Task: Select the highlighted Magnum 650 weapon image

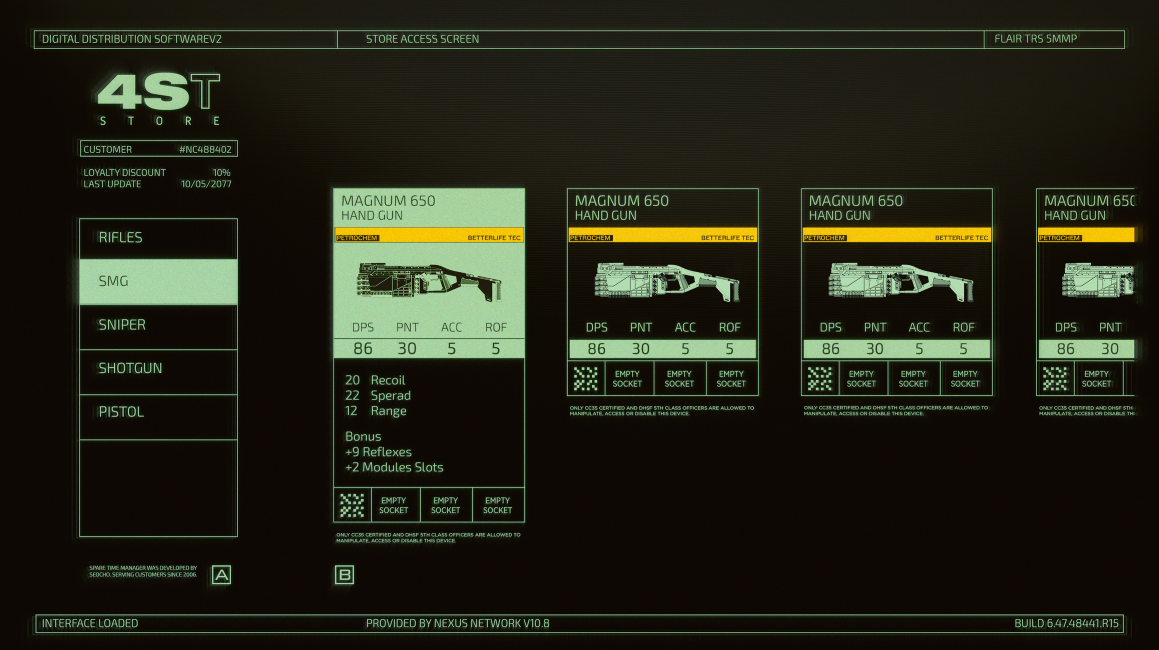Action: (x=428, y=281)
